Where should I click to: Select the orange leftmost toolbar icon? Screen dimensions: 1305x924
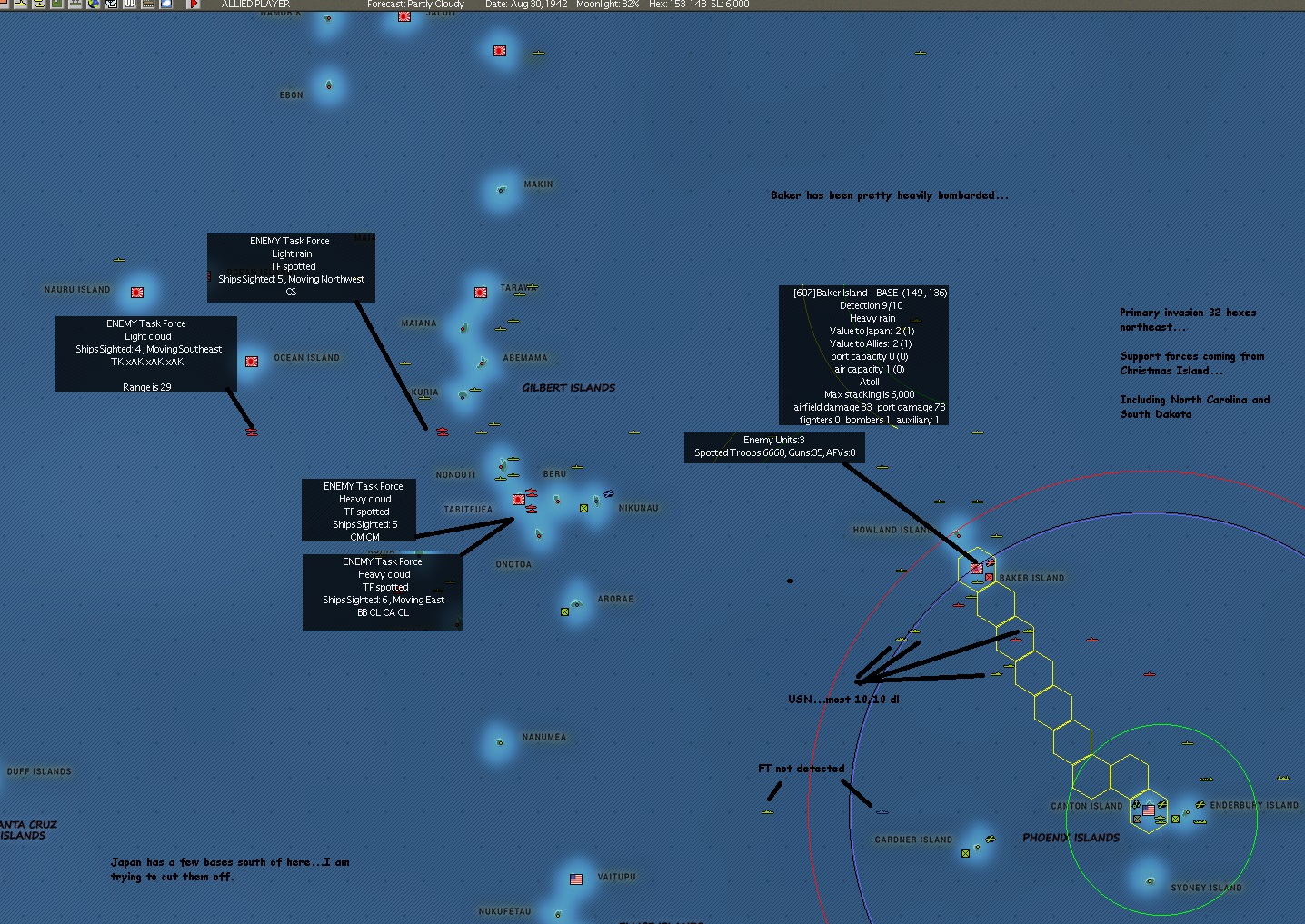[4, 5]
